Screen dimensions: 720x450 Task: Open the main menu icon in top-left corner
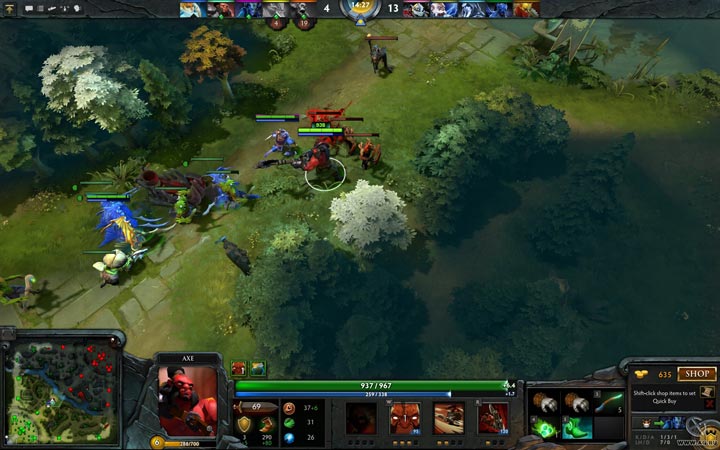pos(8,8)
